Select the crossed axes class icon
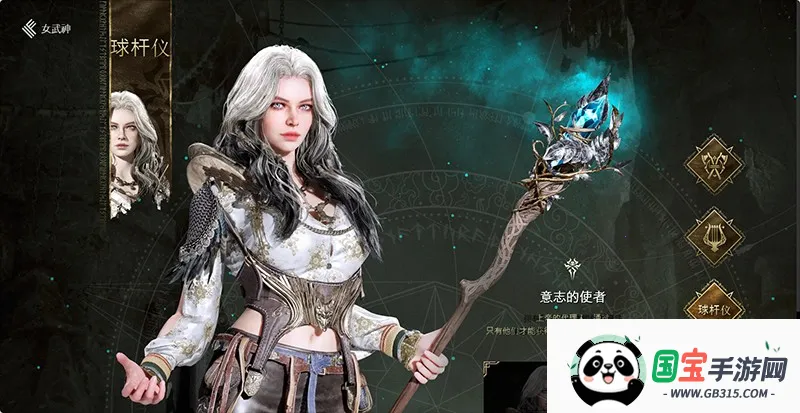Image resolution: width=800 pixels, height=413 pixels. pyautogui.click(x=714, y=167)
